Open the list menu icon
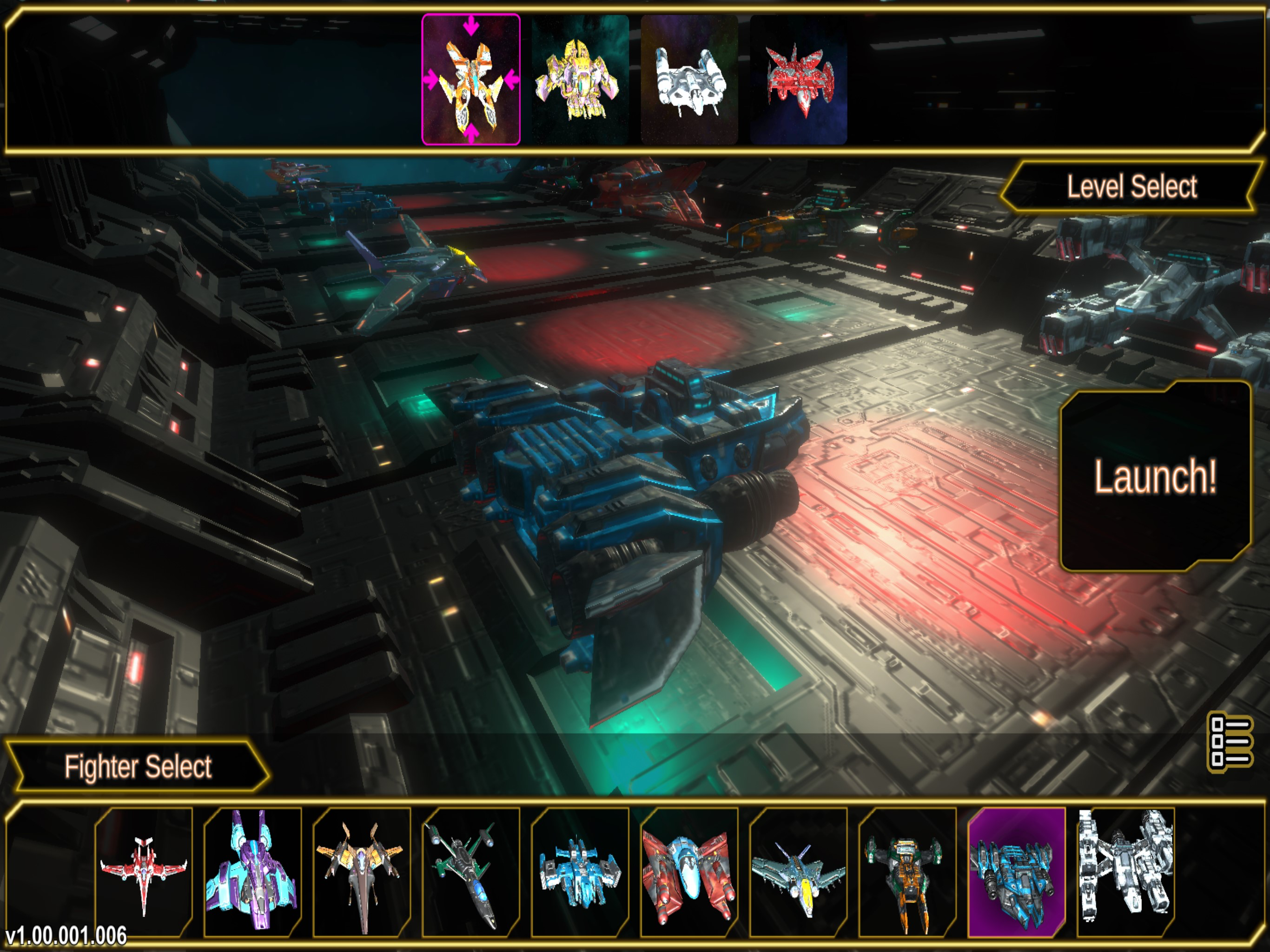This screenshot has width=1270, height=952. click(1230, 742)
